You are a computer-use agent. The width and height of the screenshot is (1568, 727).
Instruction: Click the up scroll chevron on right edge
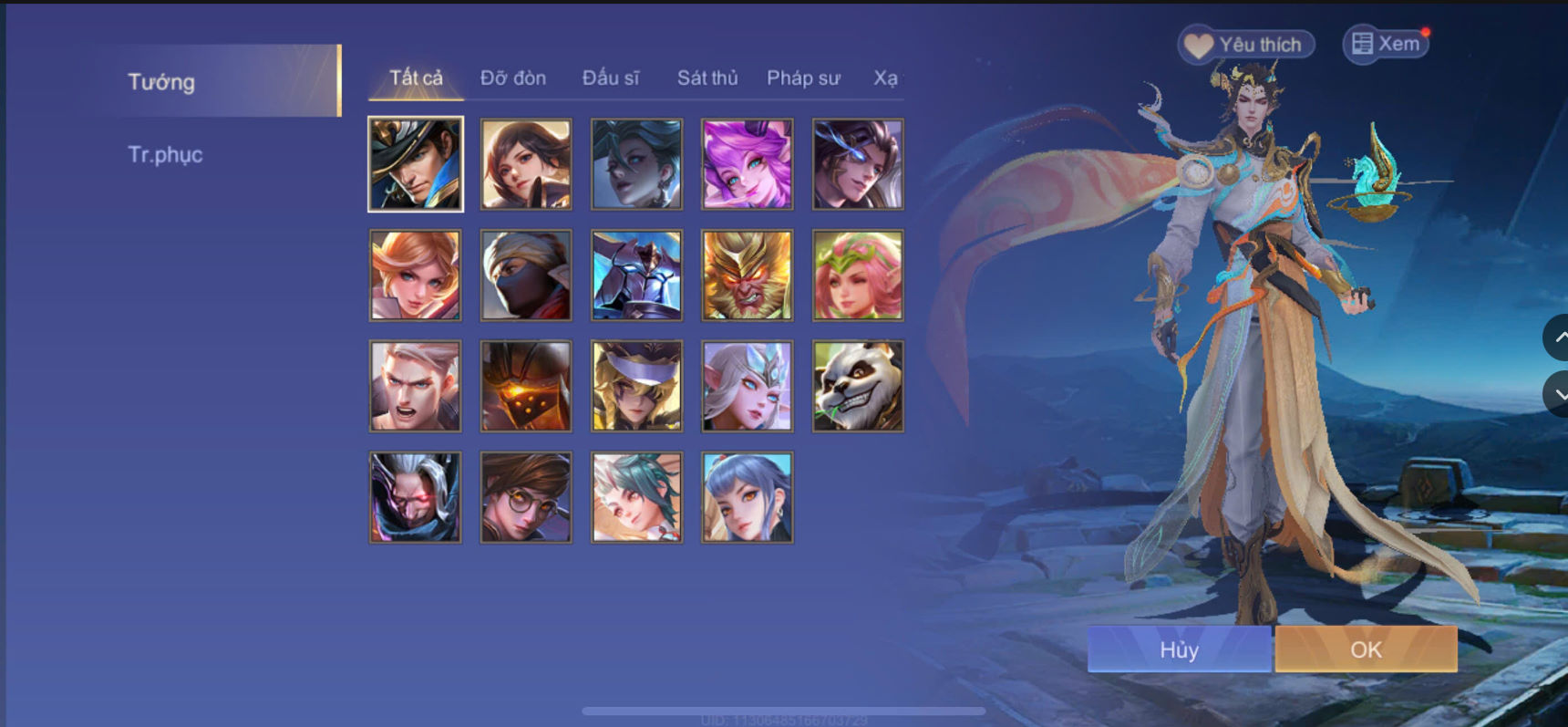[1561, 338]
